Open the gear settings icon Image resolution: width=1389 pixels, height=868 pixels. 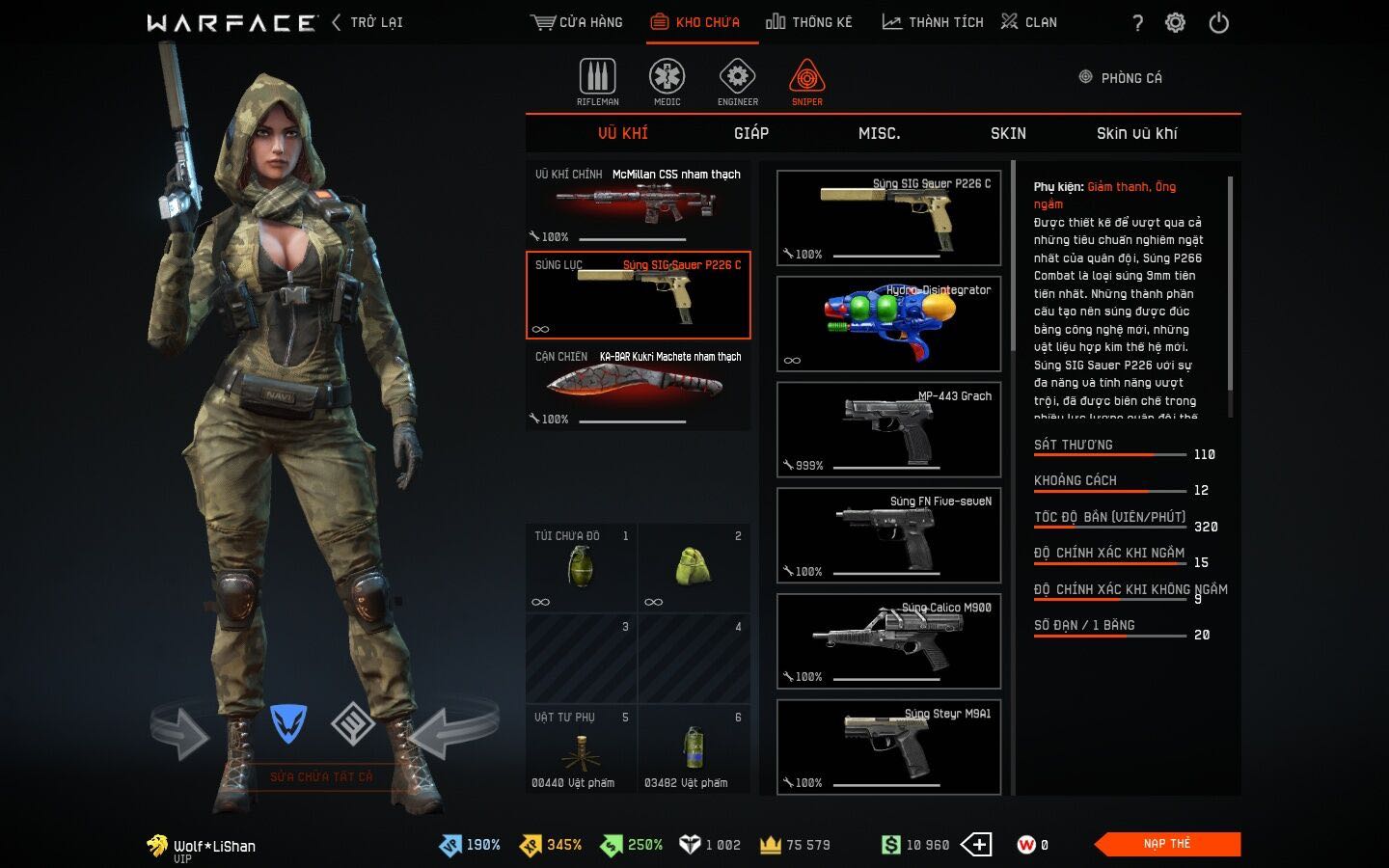coord(1175,23)
